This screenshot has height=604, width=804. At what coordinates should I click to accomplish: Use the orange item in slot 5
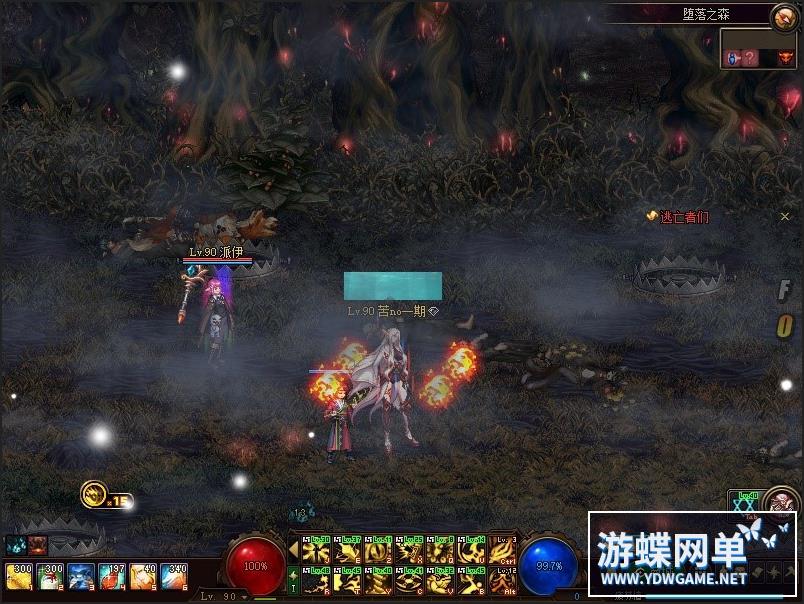[142, 576]
